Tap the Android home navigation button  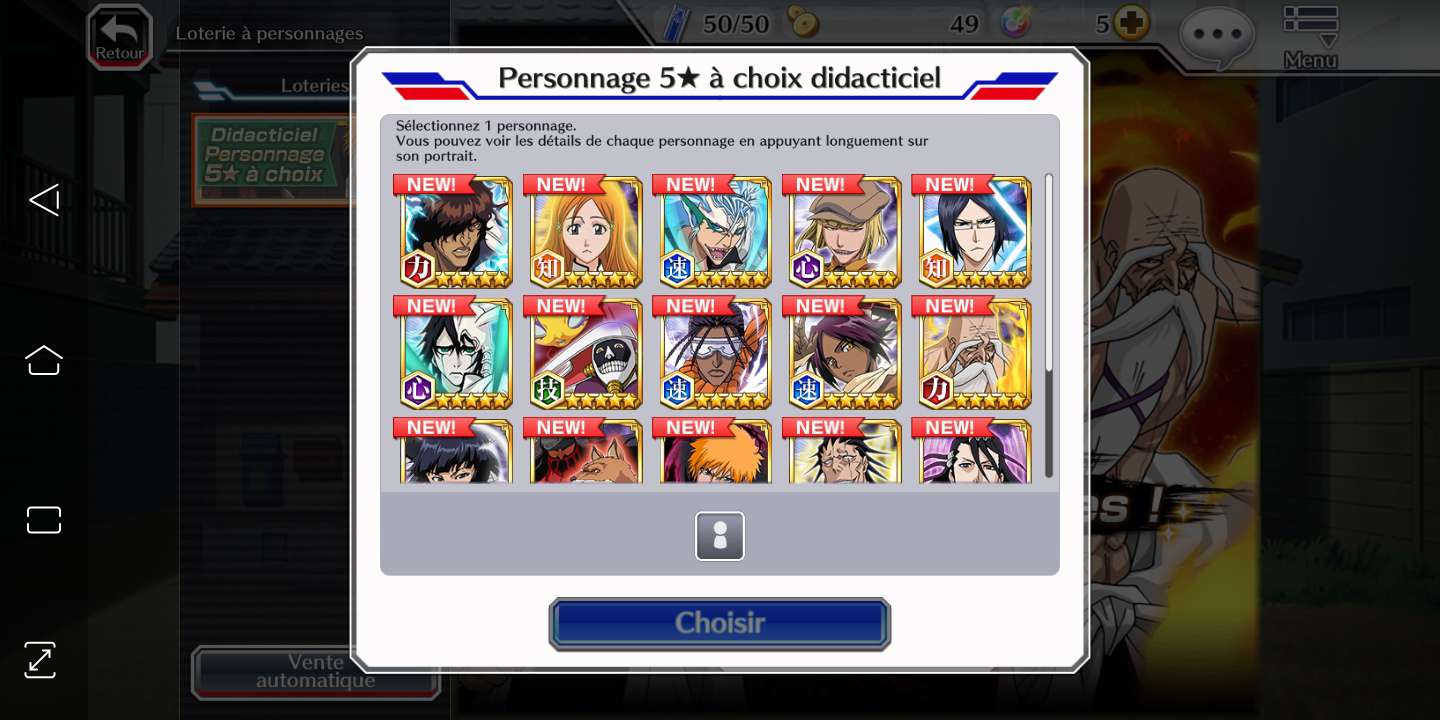tap(44, 360)
